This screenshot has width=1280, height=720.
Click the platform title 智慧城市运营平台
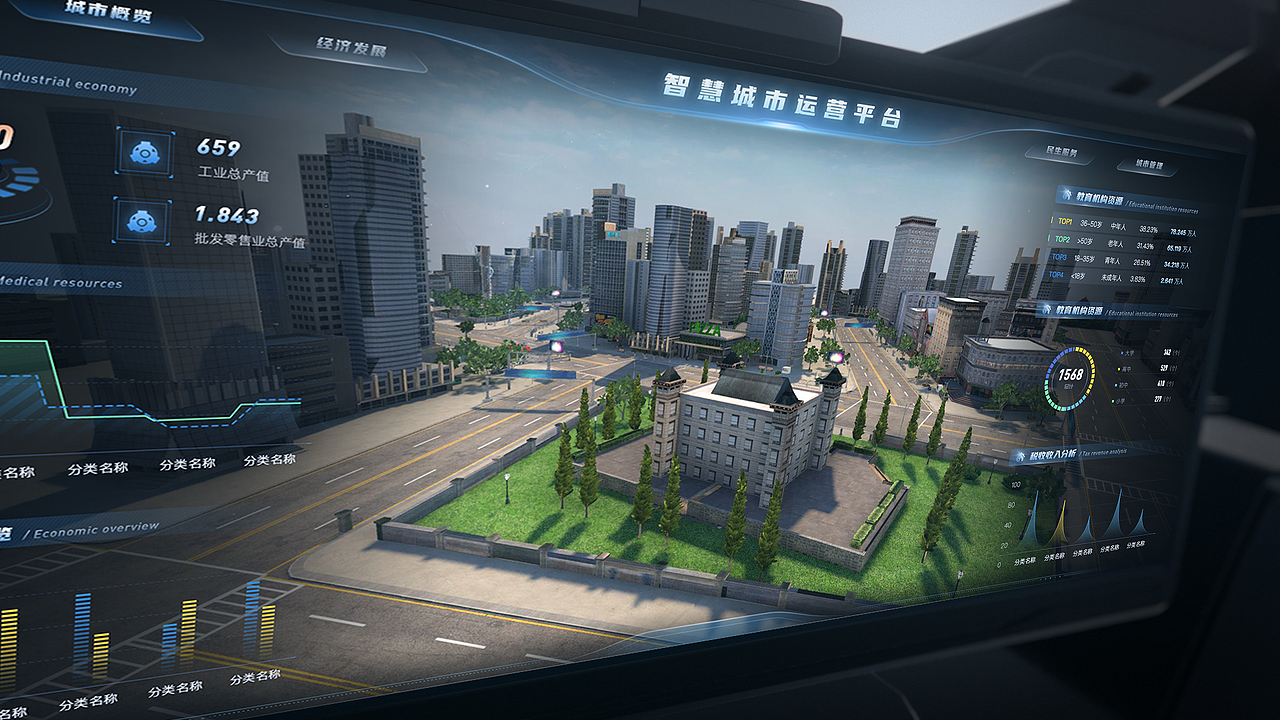(x=785, y=100)
